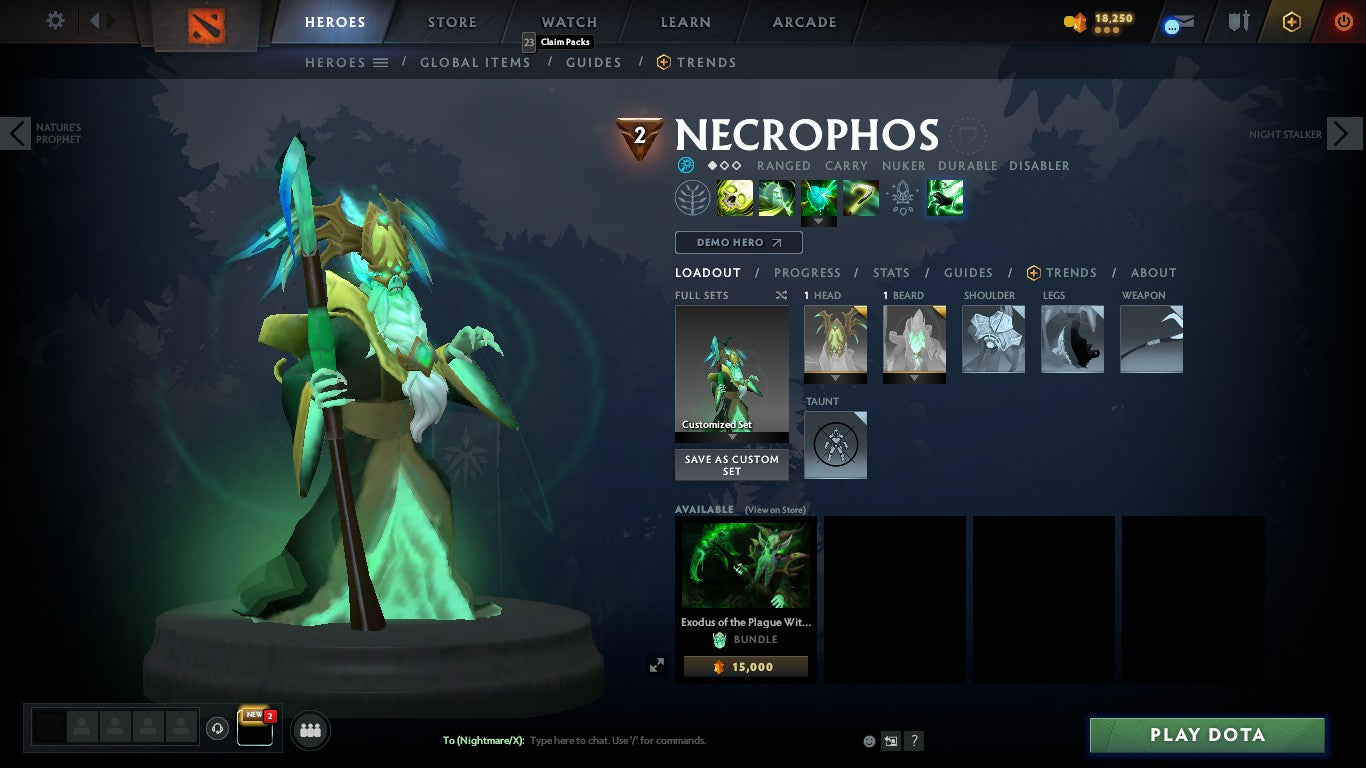Image resolution: width=1366 pixels, height=768 pixels.
Task: Open the Armory icon in top bar
Action: (x=1240, y=22)
